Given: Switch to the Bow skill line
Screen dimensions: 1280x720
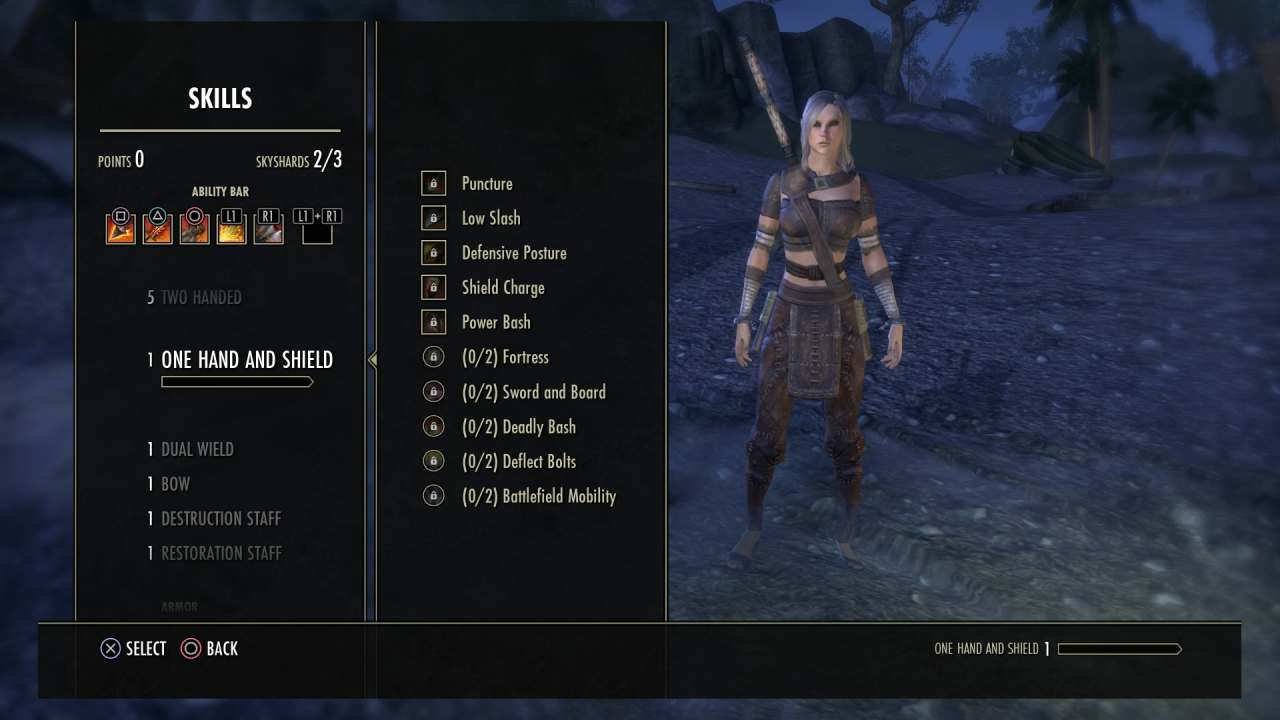Looking at the screenshot, I should click(175, 484).
